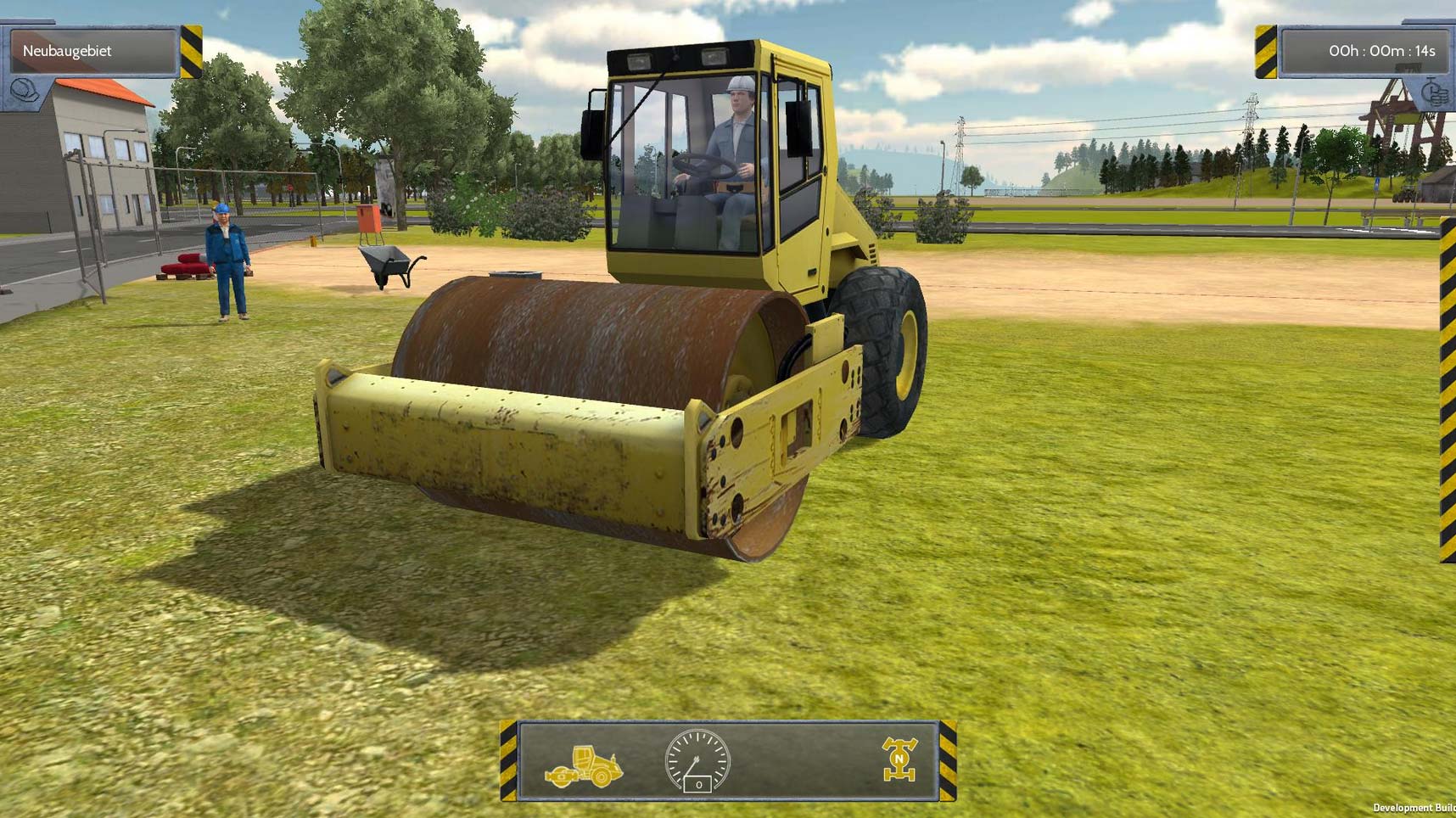Viewport: 1456px width, 818px height.
Task: Open the Neubaugebiet mission panel
Action: pyautogui.click(x=92, y=51)
